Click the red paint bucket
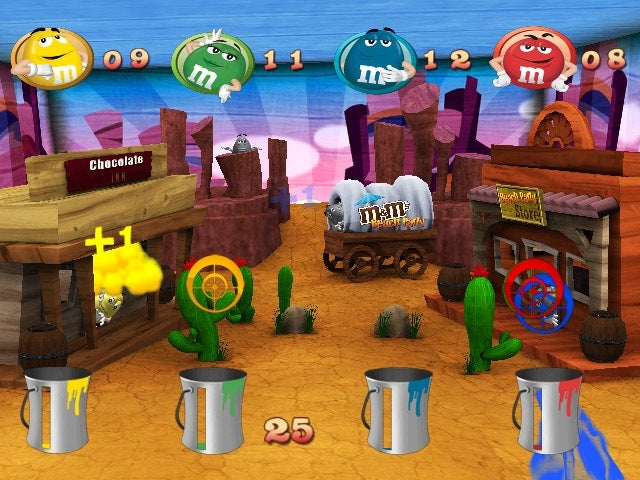 point(547,410)
